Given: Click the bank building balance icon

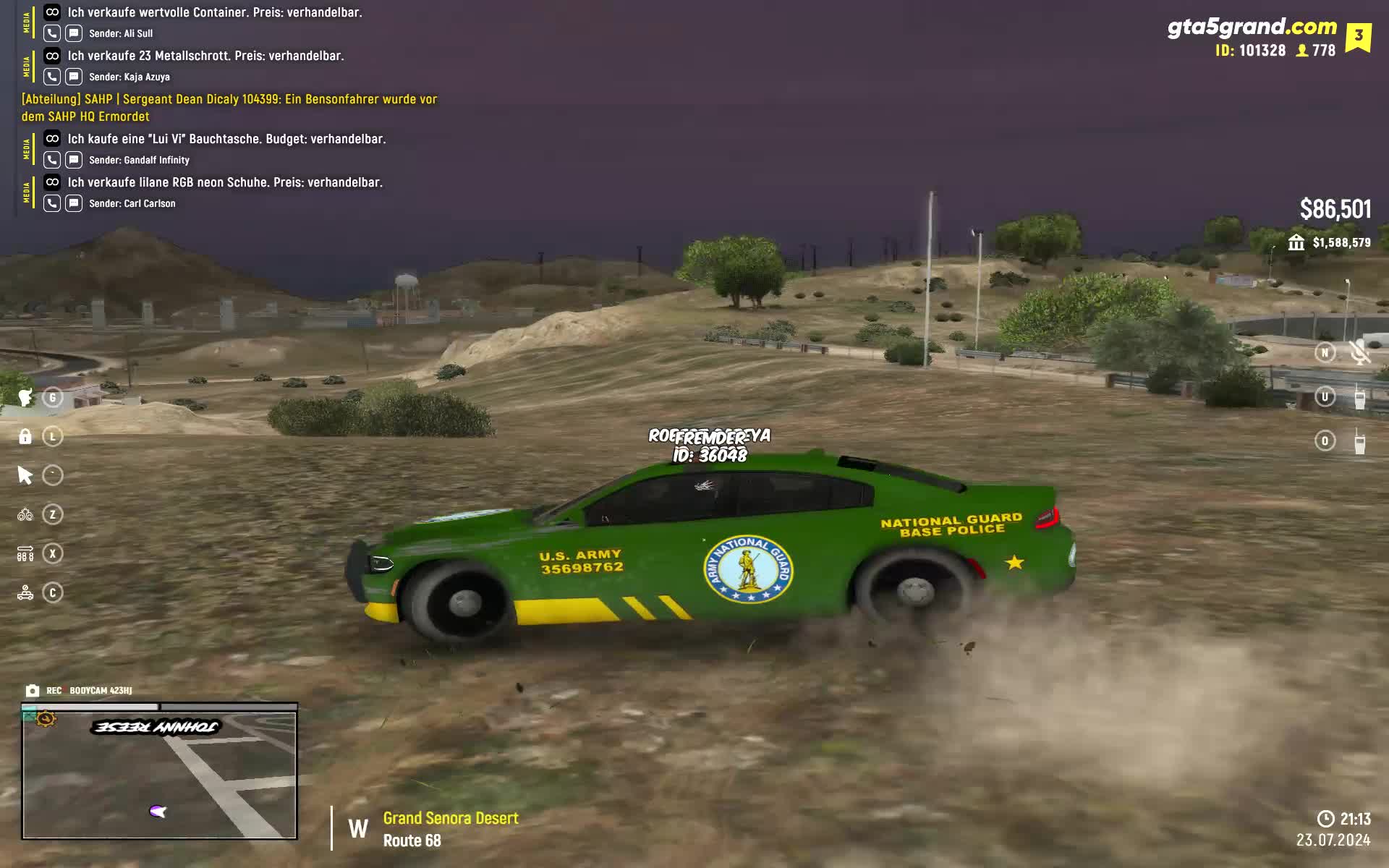Looking at the screenshot, I should pyautogui.click(x=1296, y=242).
